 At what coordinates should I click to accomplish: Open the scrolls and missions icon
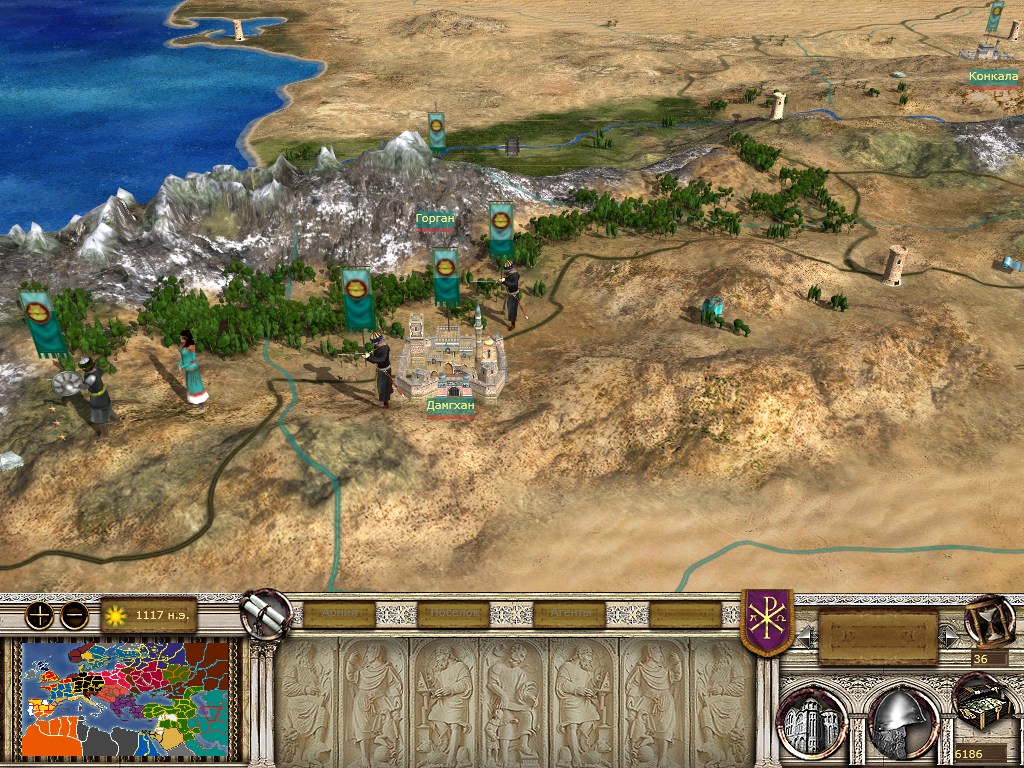[266, 614]
